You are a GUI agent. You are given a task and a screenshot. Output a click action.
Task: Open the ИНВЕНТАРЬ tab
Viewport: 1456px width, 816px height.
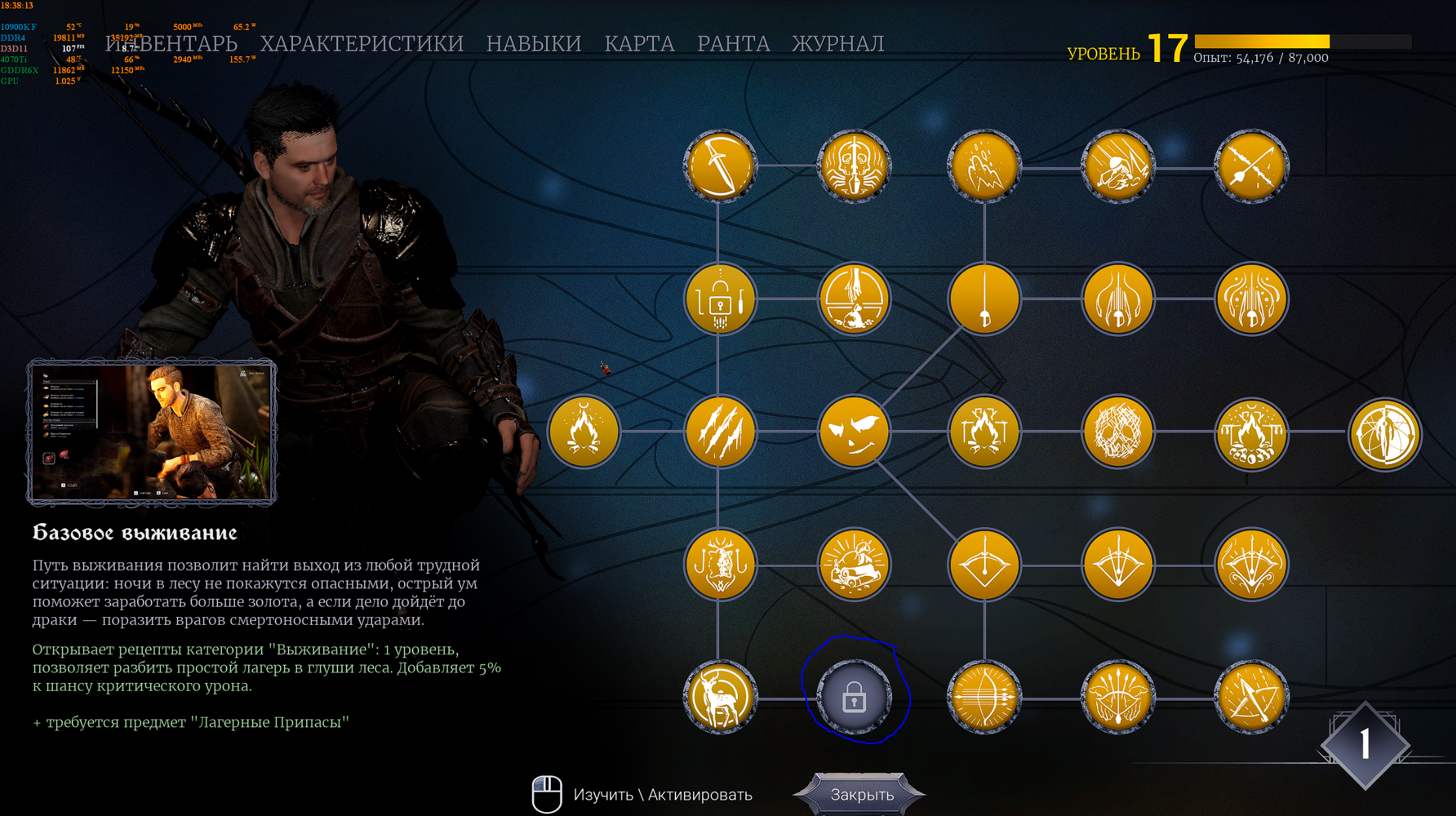[172, 44]
